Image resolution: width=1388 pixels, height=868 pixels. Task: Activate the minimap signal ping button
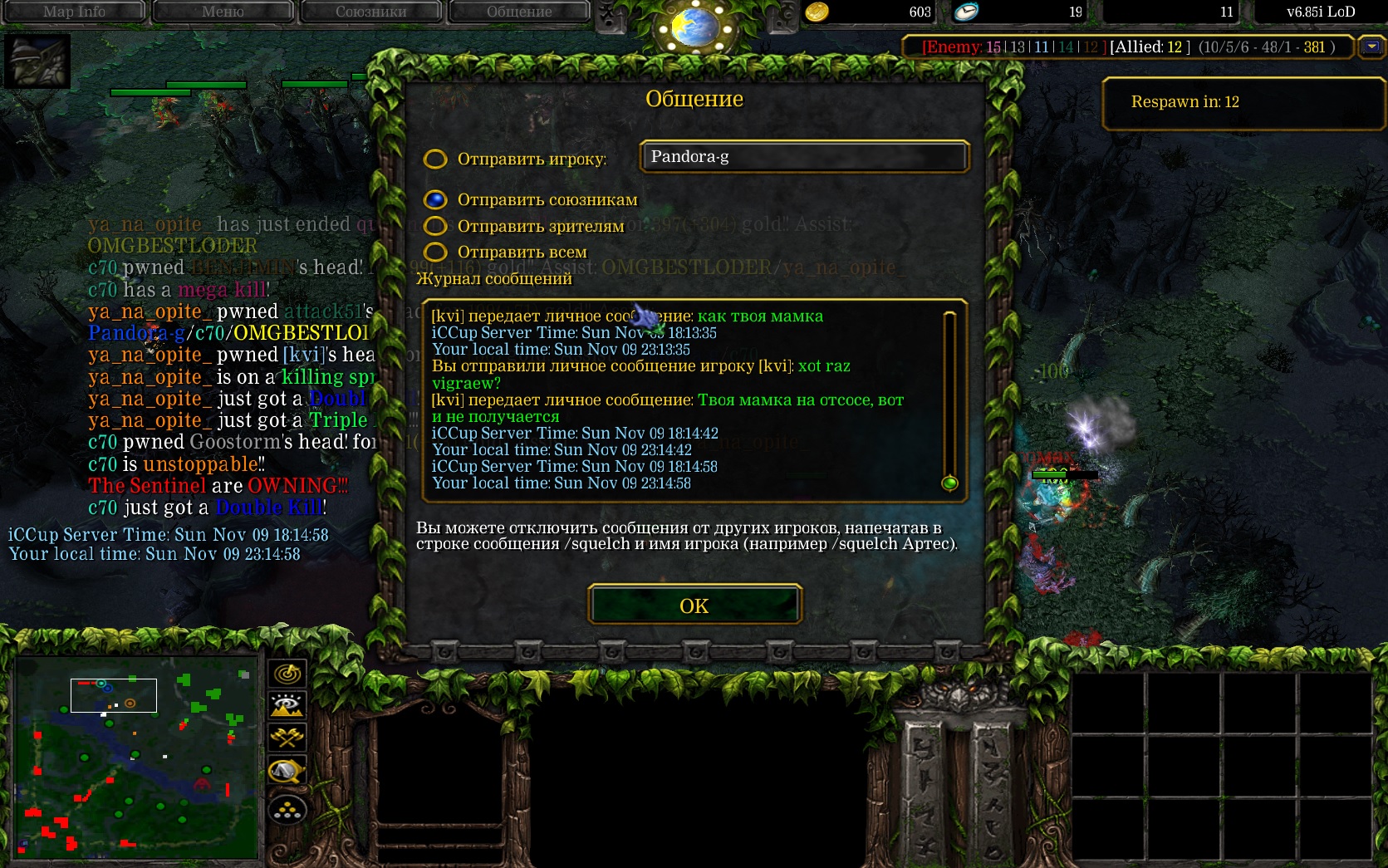[287, 674]
